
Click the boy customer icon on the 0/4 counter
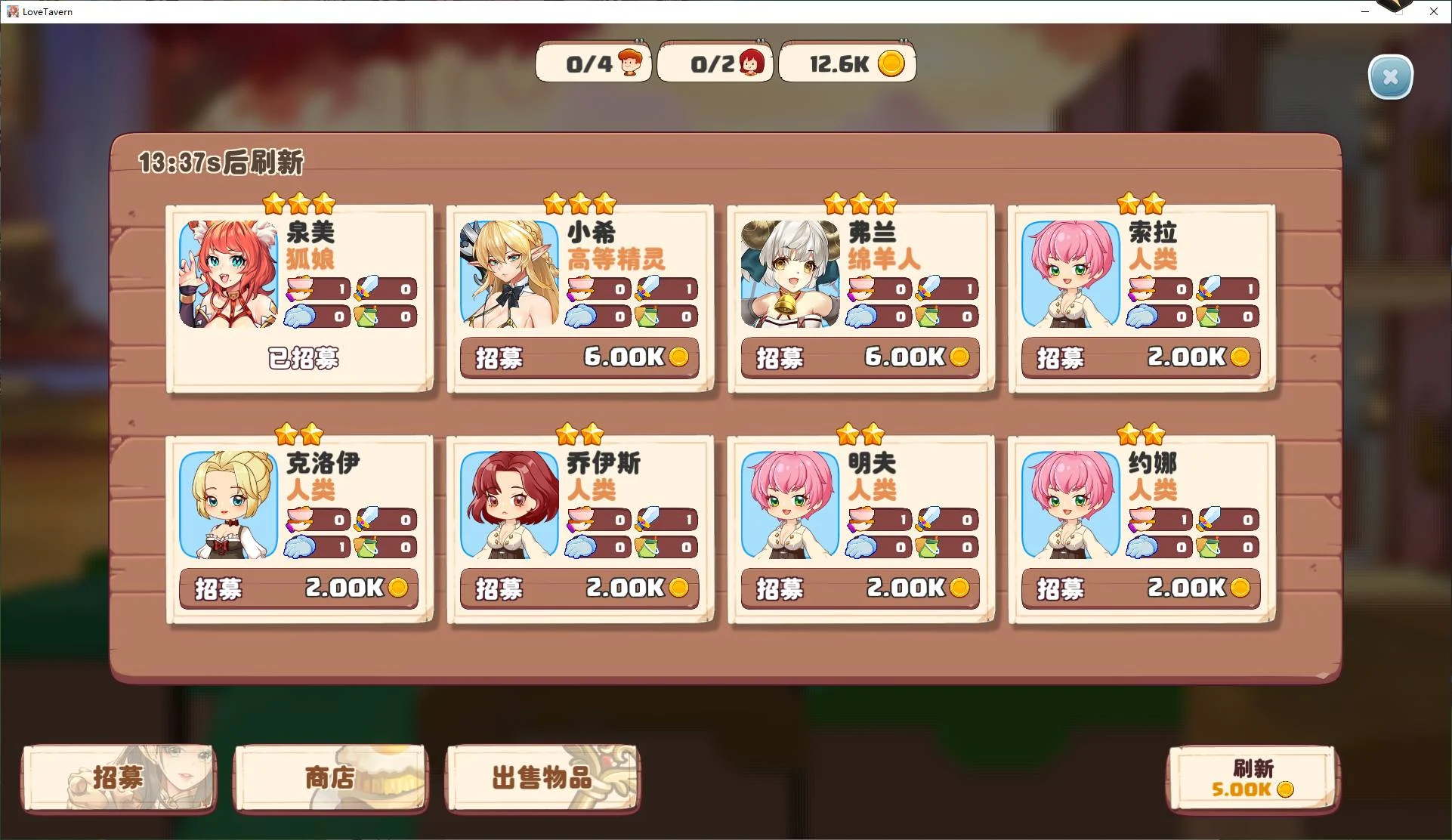pyautogui.click(x=631, y=60)
